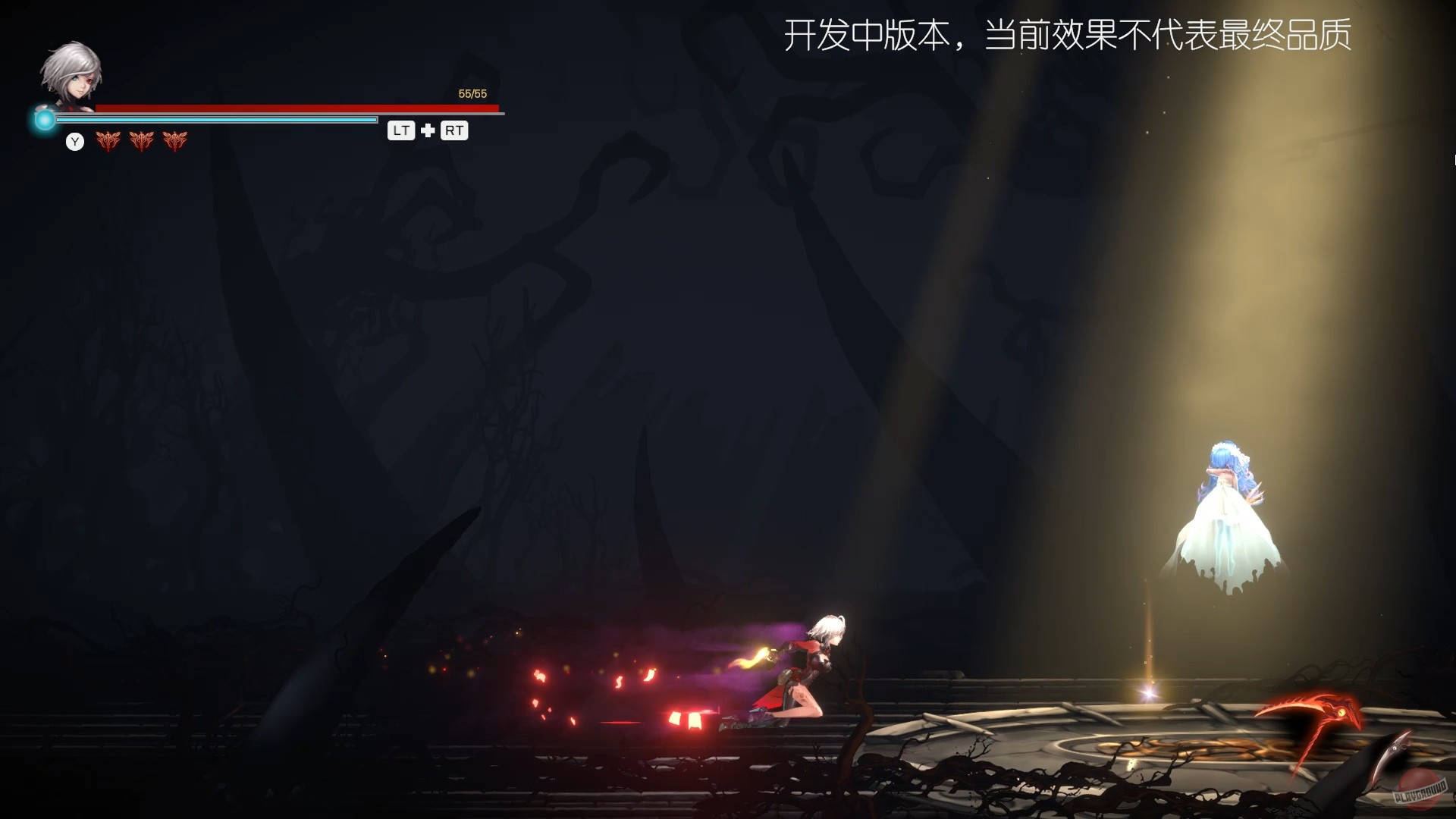The height and width of the screenshot is (819, 1456).
Task: Select the first red emblem skill icon
Action: coord(108,141)
